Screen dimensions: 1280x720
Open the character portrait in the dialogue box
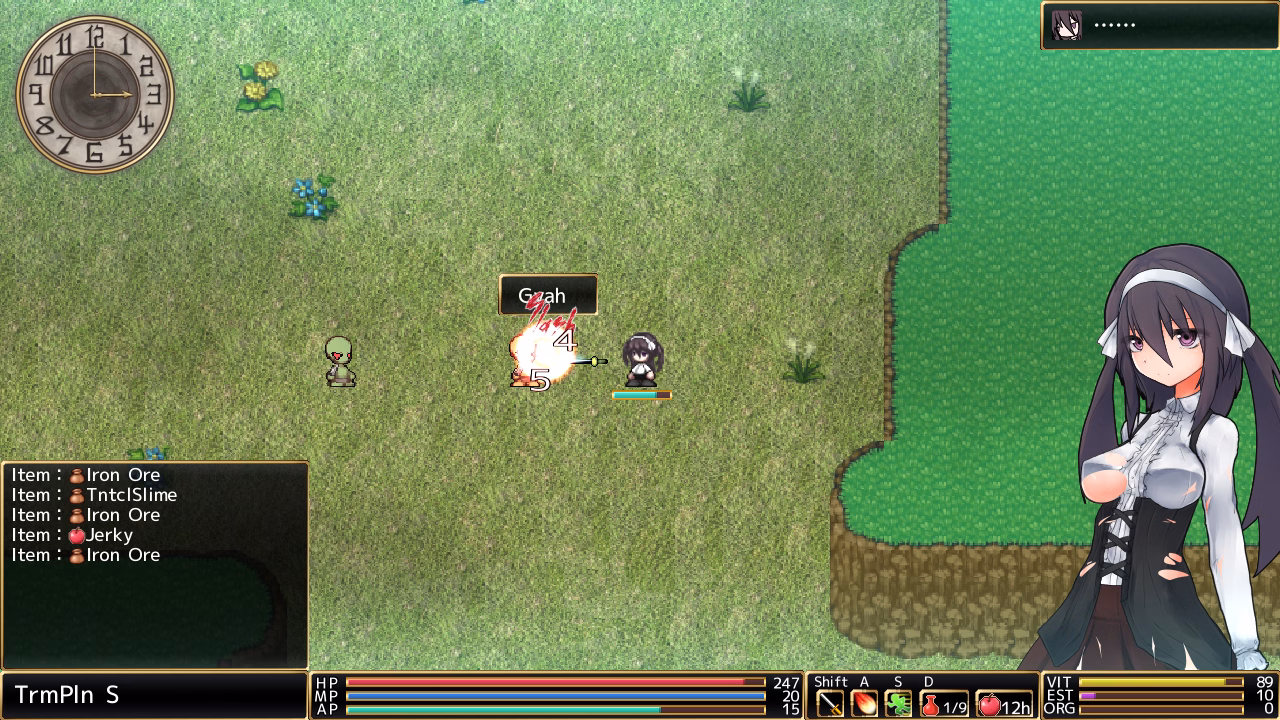point(1065,25)
